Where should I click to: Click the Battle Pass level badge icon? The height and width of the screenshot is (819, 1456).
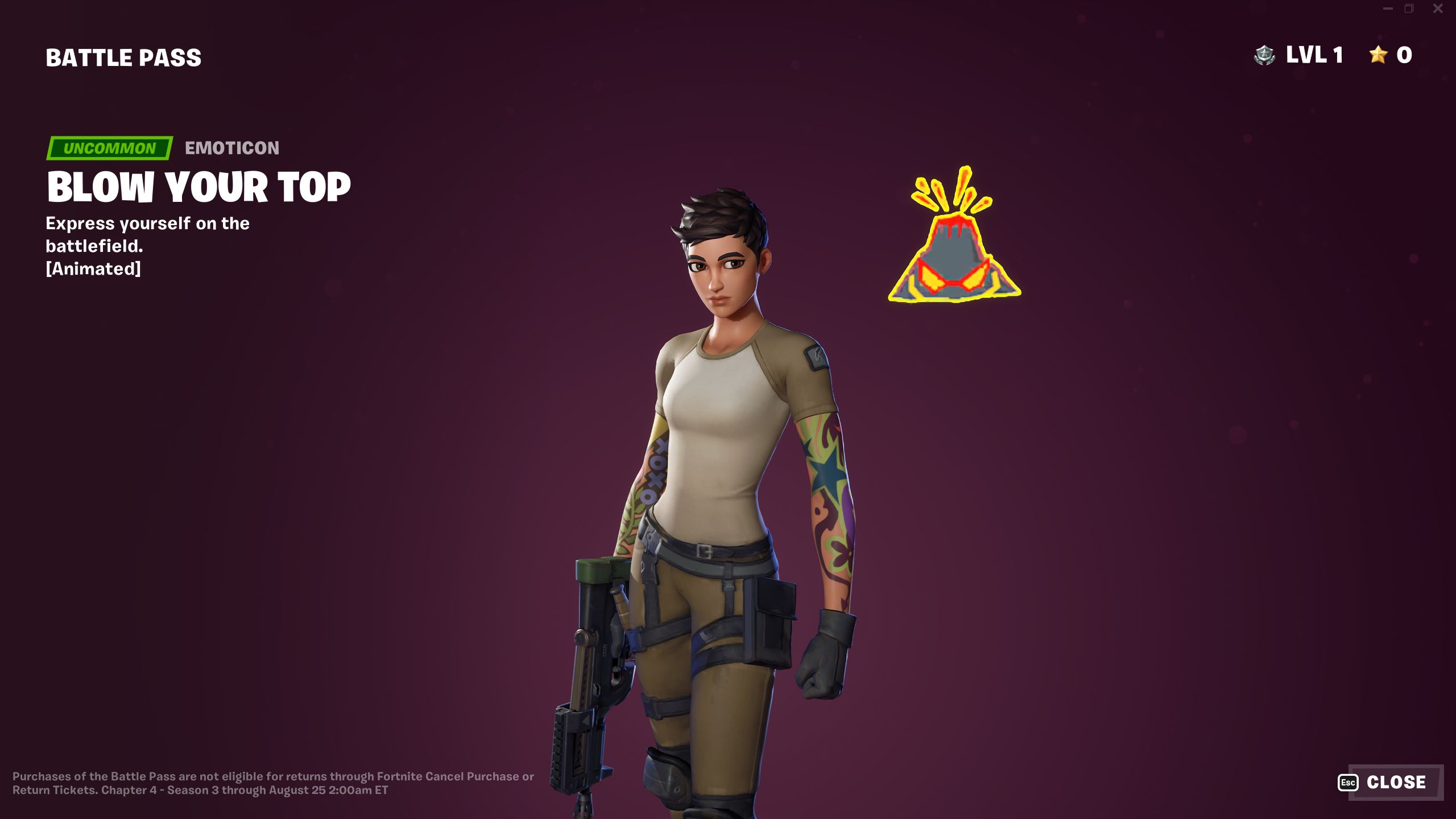point(1265,55)
